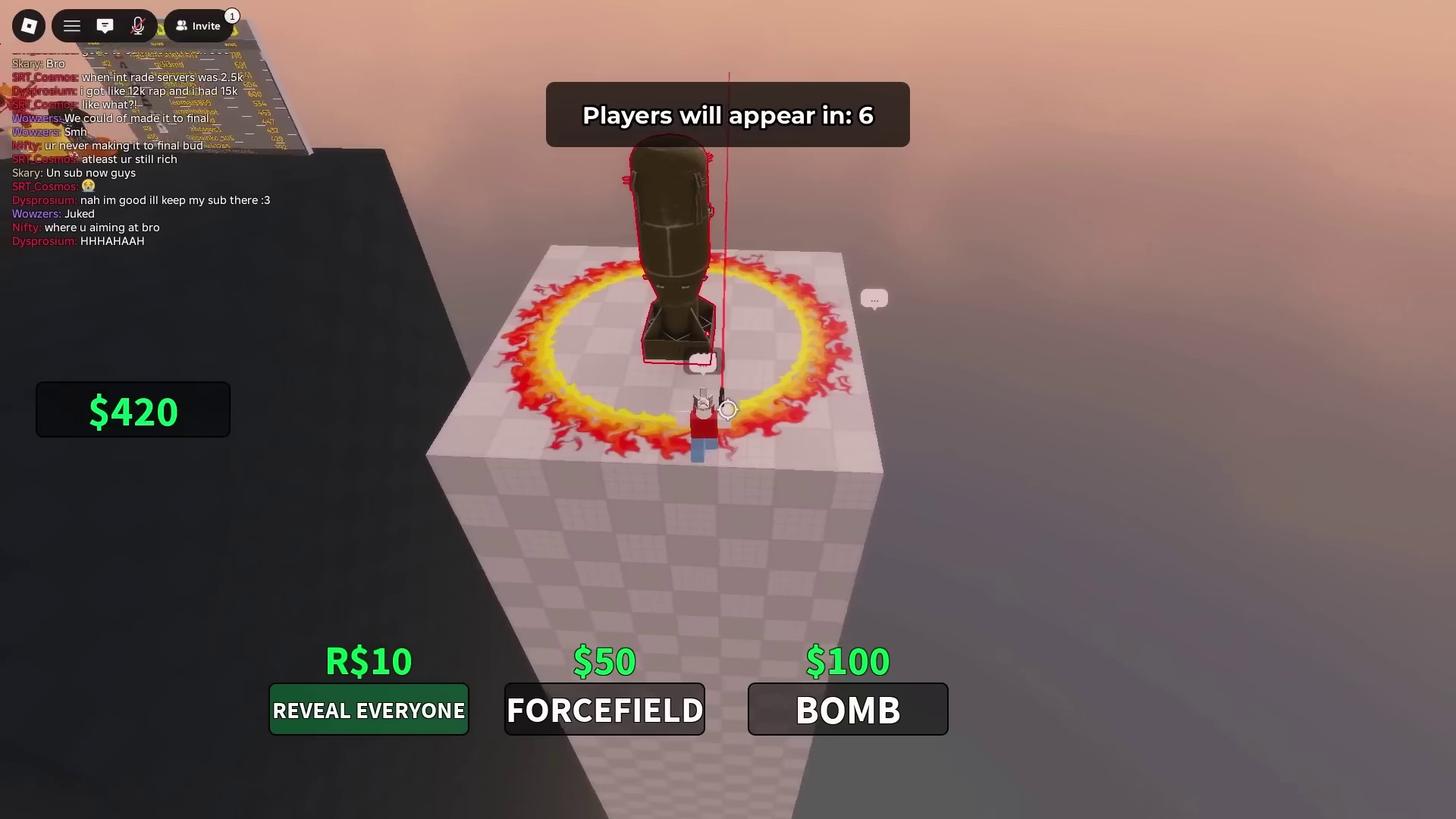This screenshot has height=819, width=1456.
Task: Open the Roblox hamburger menu
Action: point(71,25)
